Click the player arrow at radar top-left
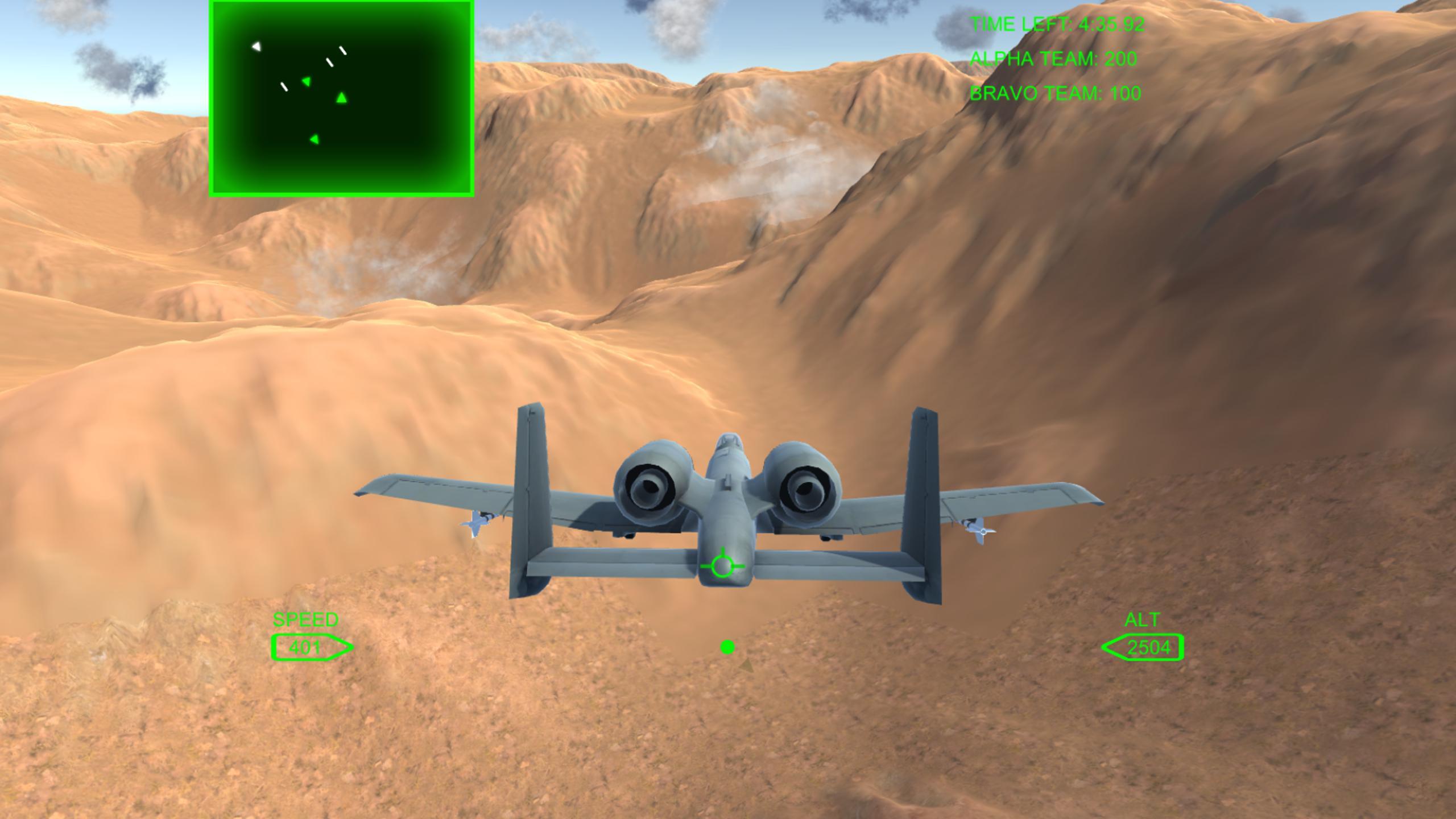Viewport: 1456px width, 819px height. (256, 47)
